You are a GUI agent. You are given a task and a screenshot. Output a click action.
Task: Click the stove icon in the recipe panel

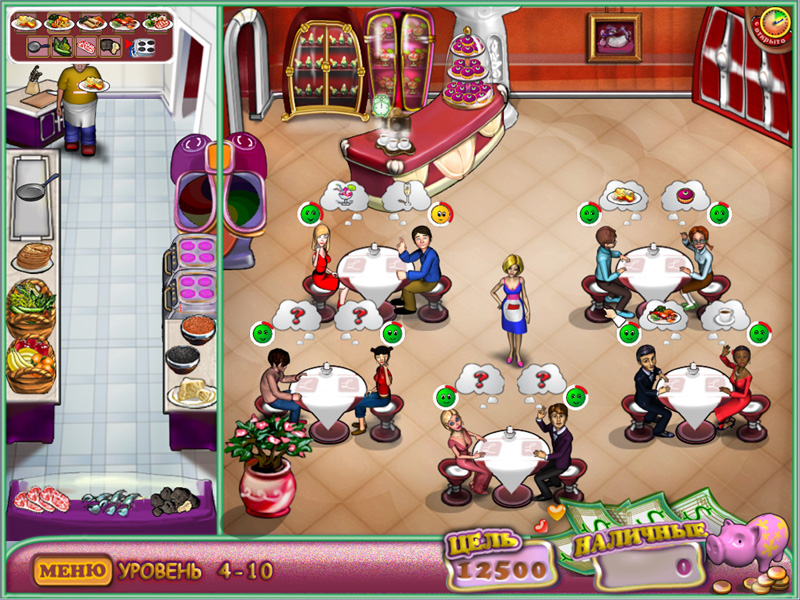pyautogui.click(x=143, y=46)
